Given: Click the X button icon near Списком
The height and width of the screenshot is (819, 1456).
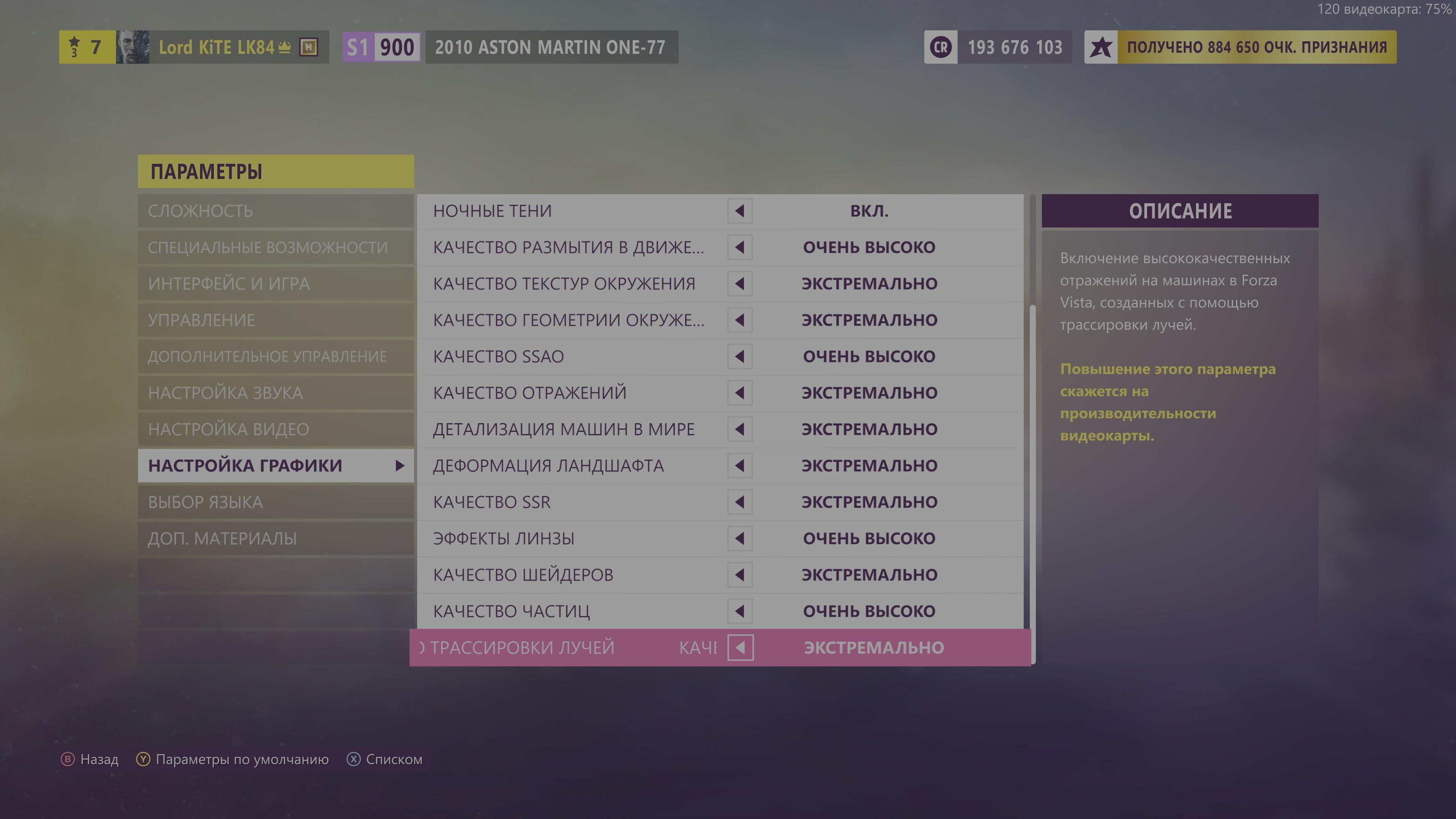Looking at the screenshot, I should coord(353,759).
